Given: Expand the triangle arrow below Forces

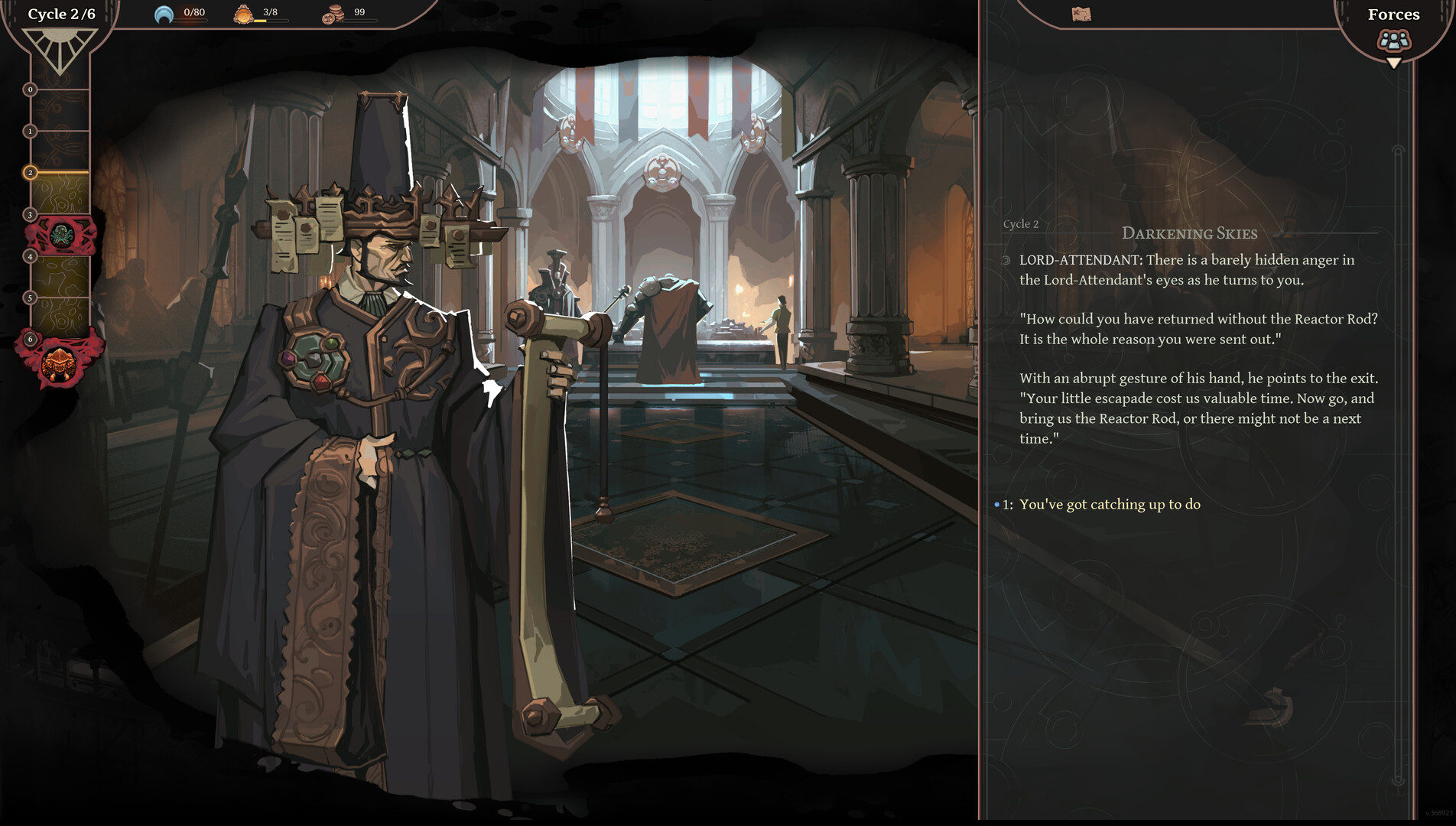Looking at the screenshot, I should pyautogui.click(x=1394, y=63).
